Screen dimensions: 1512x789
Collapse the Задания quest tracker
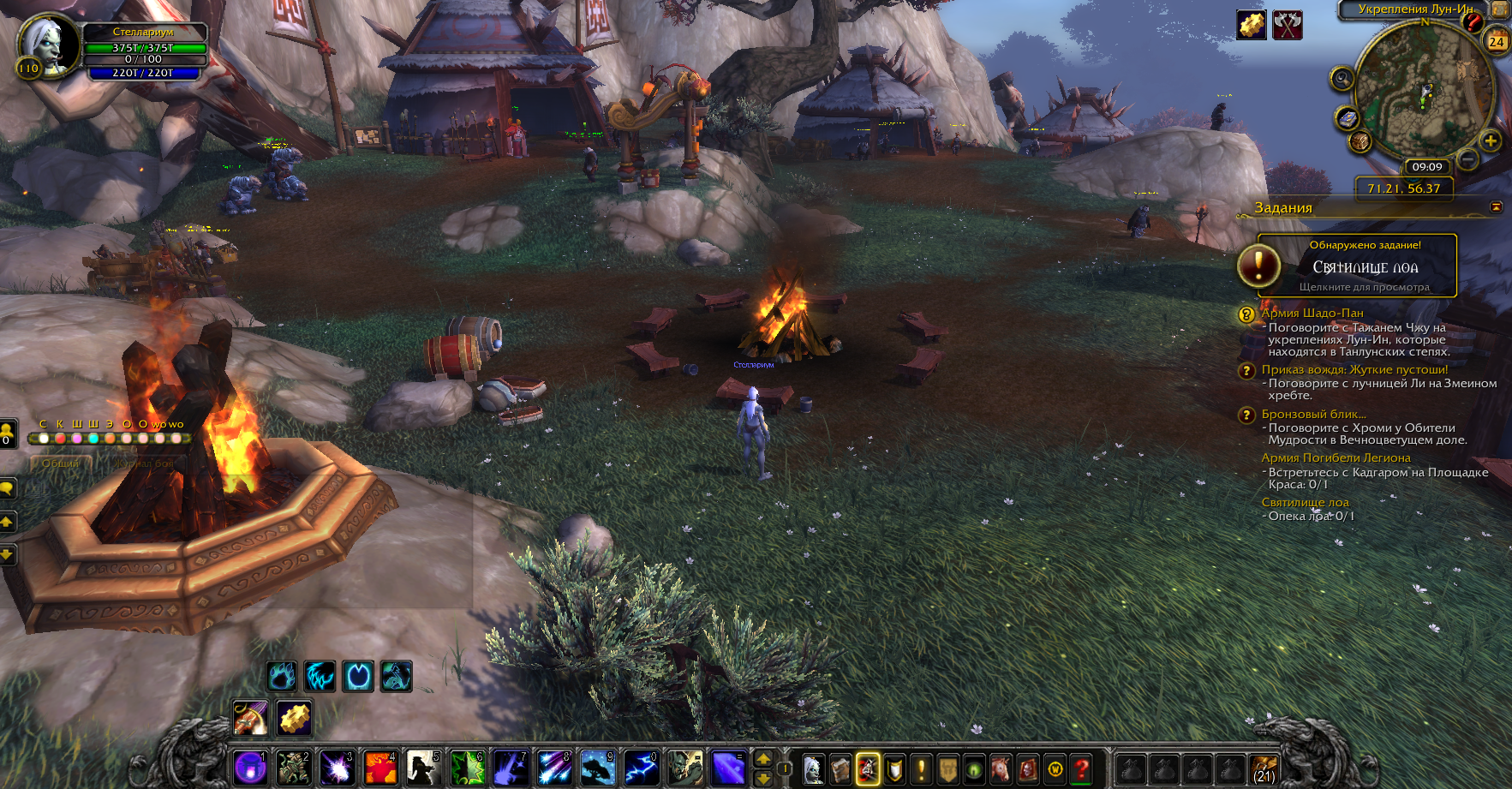1496,207
